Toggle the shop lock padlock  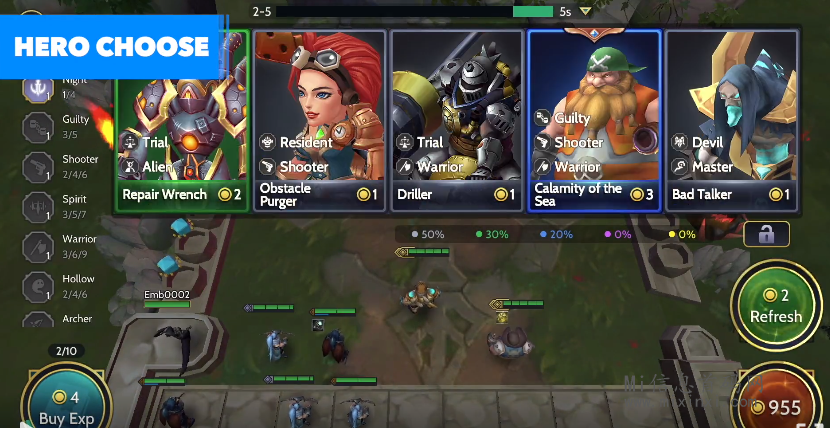point(766,235)
